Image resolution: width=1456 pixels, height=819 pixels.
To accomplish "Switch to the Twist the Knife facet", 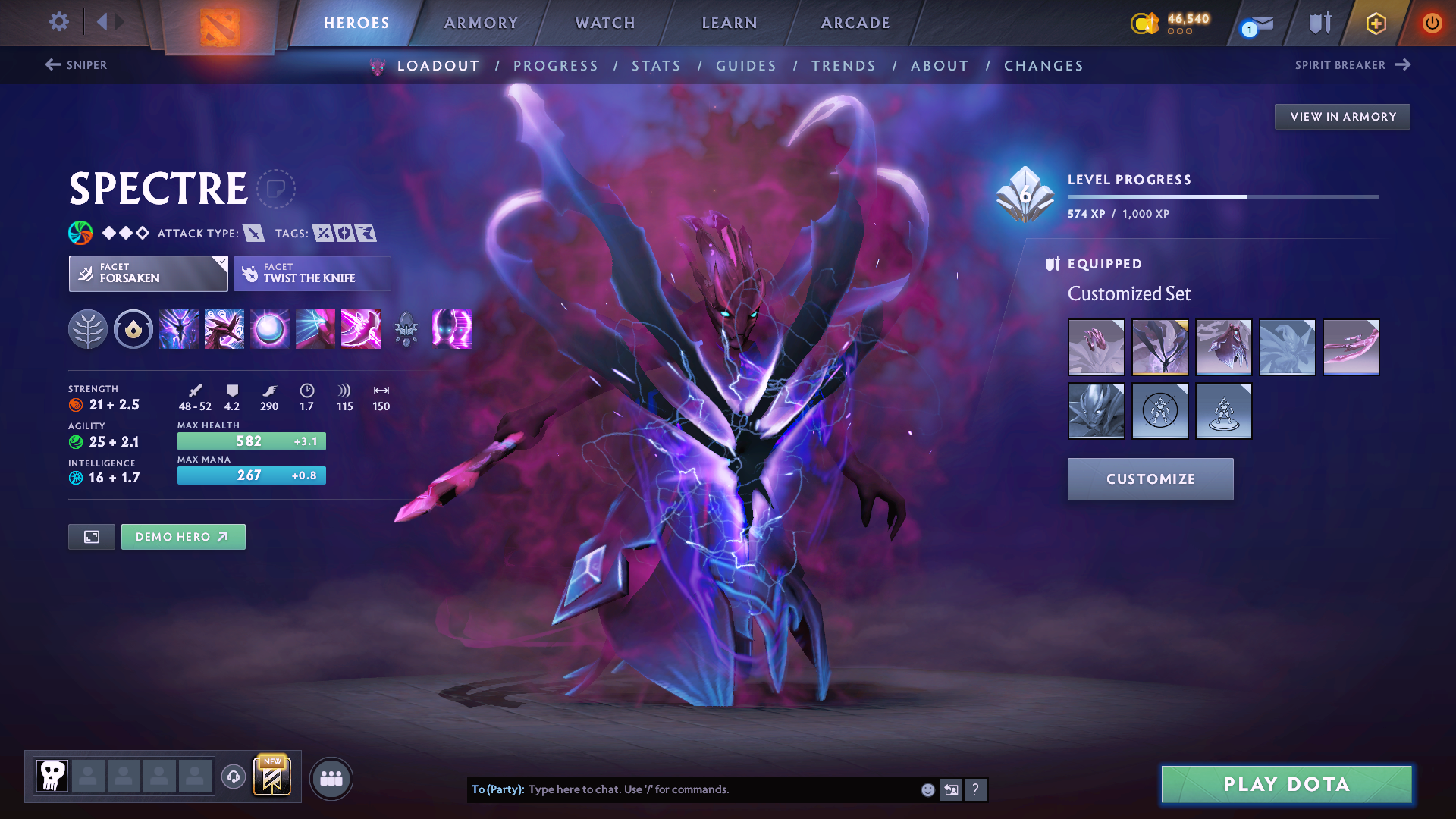I will (312, 273).
